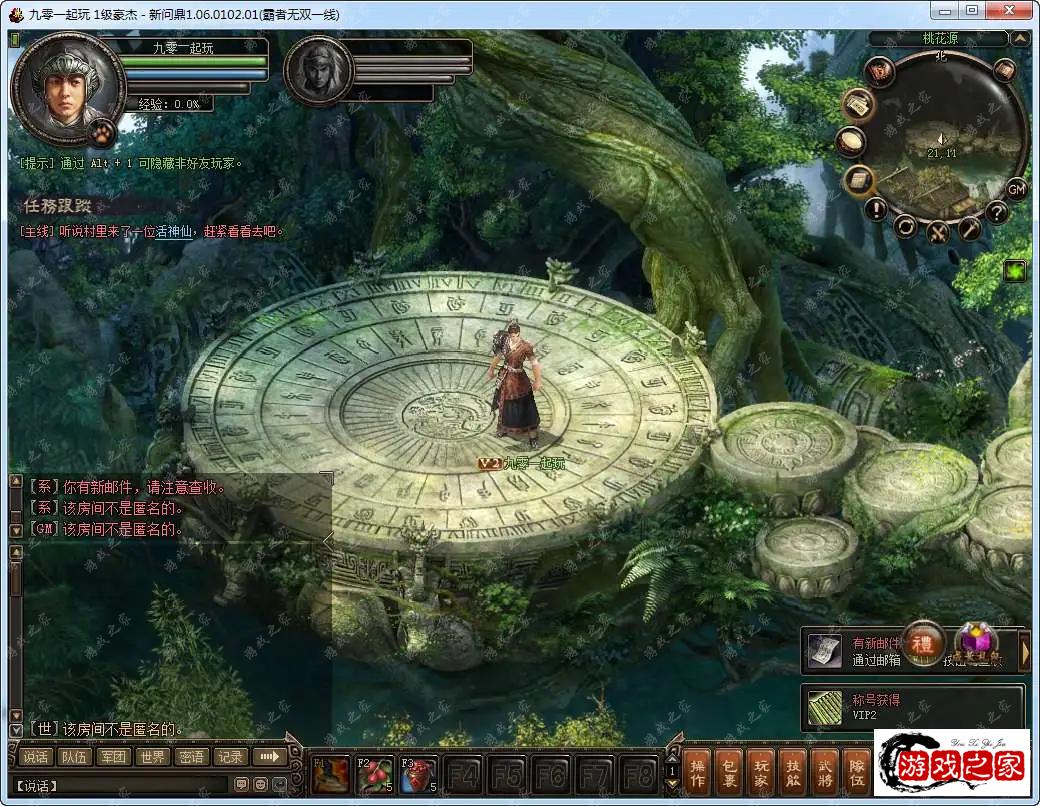Click the GM button by minimap
Viewport: 1040px width, 806px height.
coord(1016,189)
